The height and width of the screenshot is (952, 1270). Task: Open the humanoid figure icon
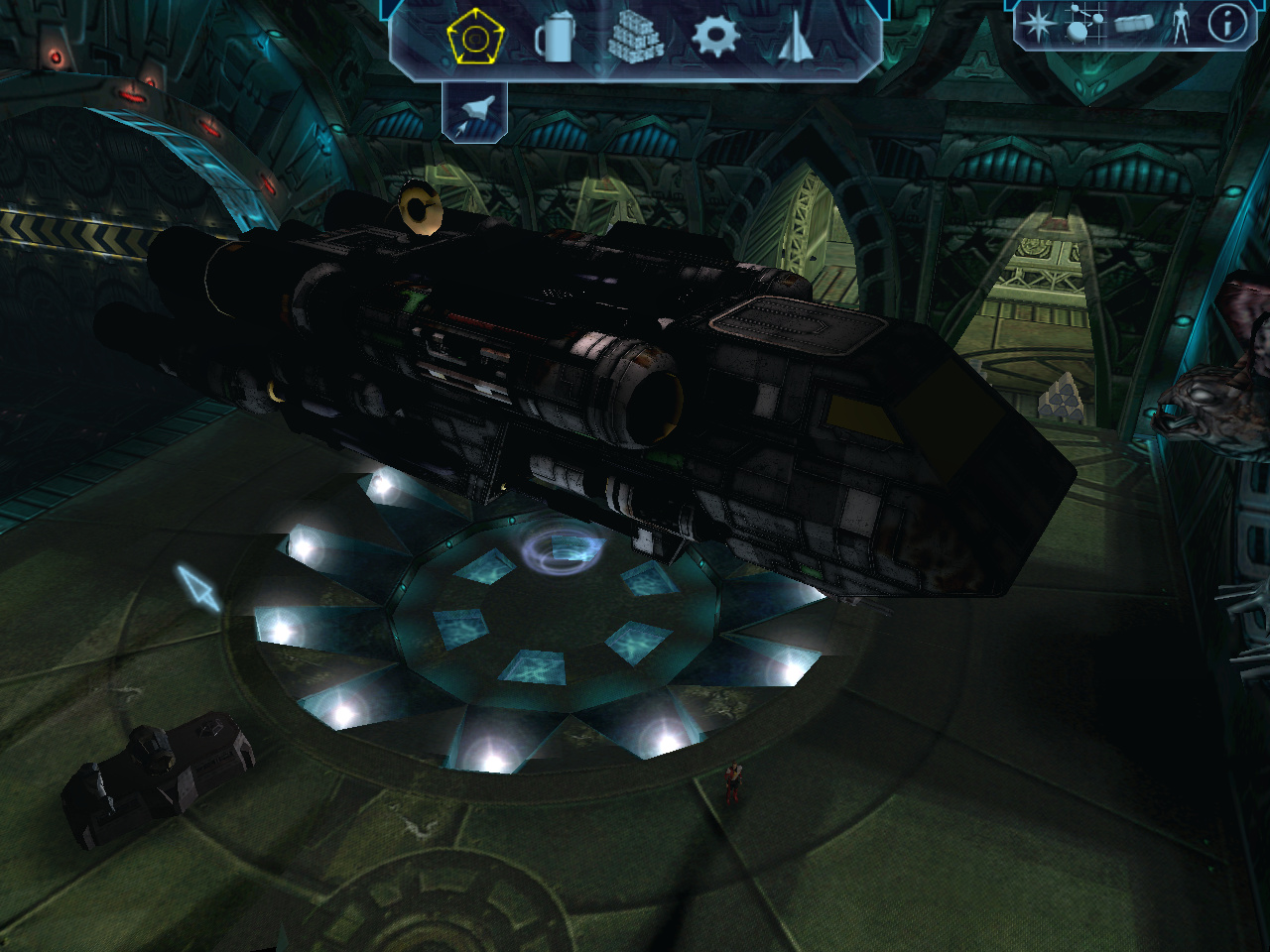1180,24
